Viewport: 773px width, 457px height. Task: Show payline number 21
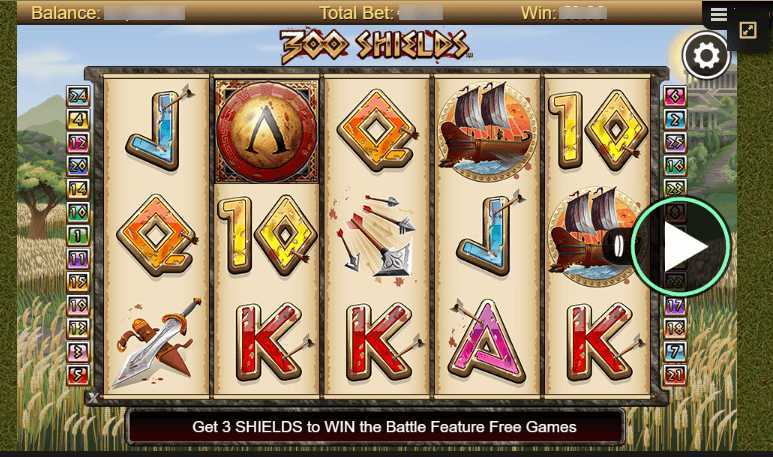[675, 375]
